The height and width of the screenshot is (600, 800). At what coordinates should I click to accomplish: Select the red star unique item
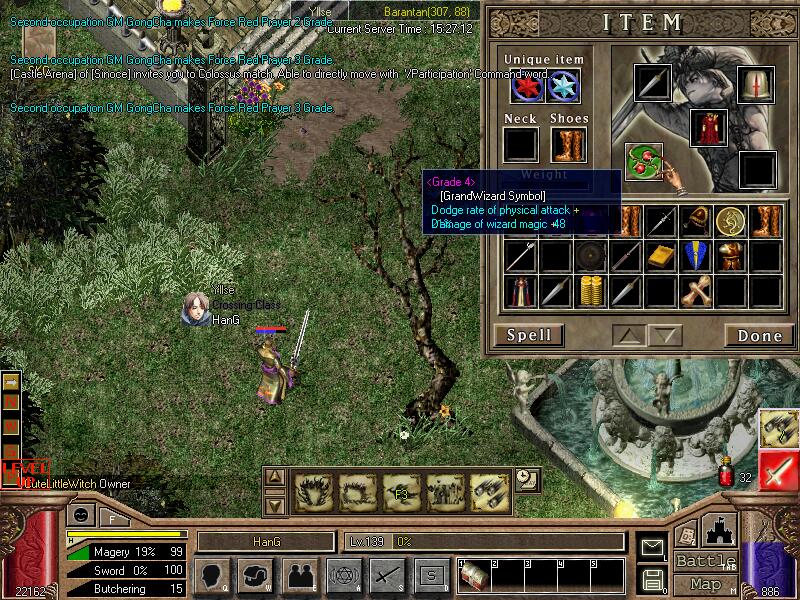coord(527,87)
